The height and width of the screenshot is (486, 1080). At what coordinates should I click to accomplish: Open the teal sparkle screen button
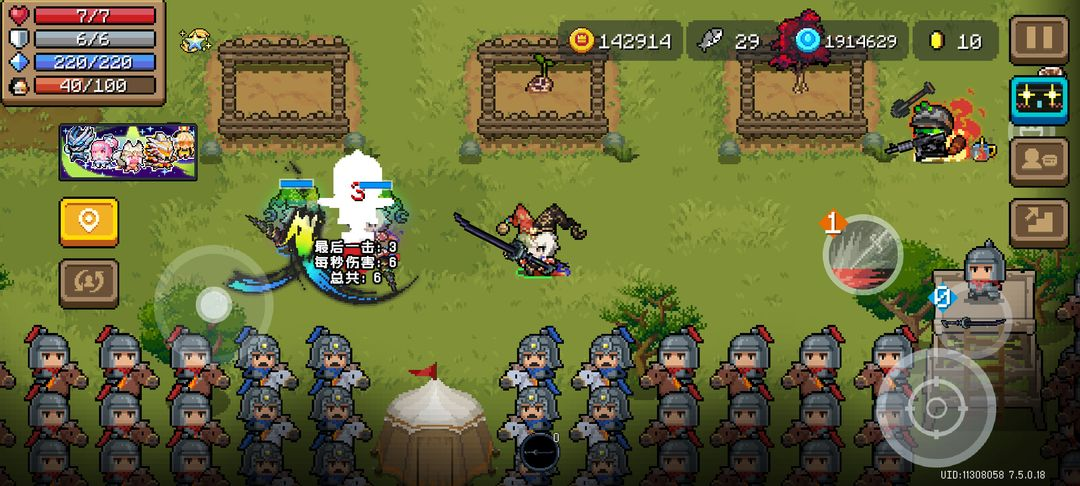(1039, 99)
